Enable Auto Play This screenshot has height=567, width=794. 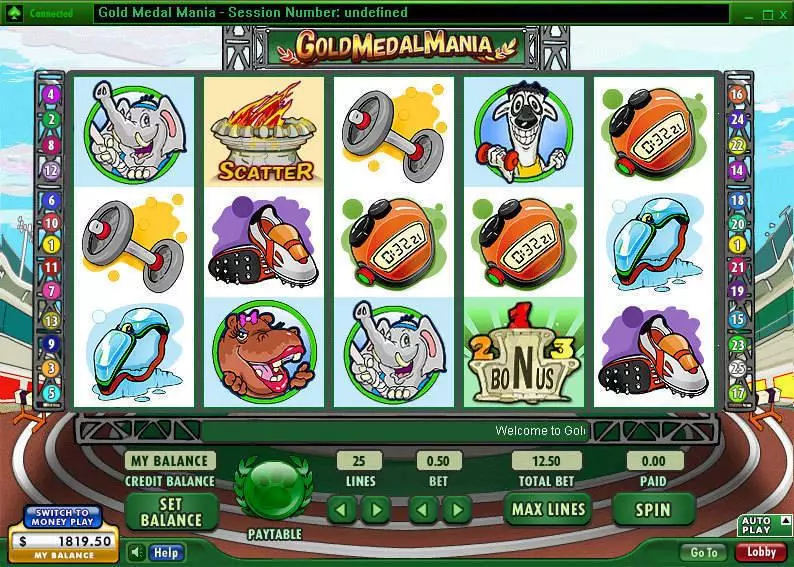tap(755, 524)
